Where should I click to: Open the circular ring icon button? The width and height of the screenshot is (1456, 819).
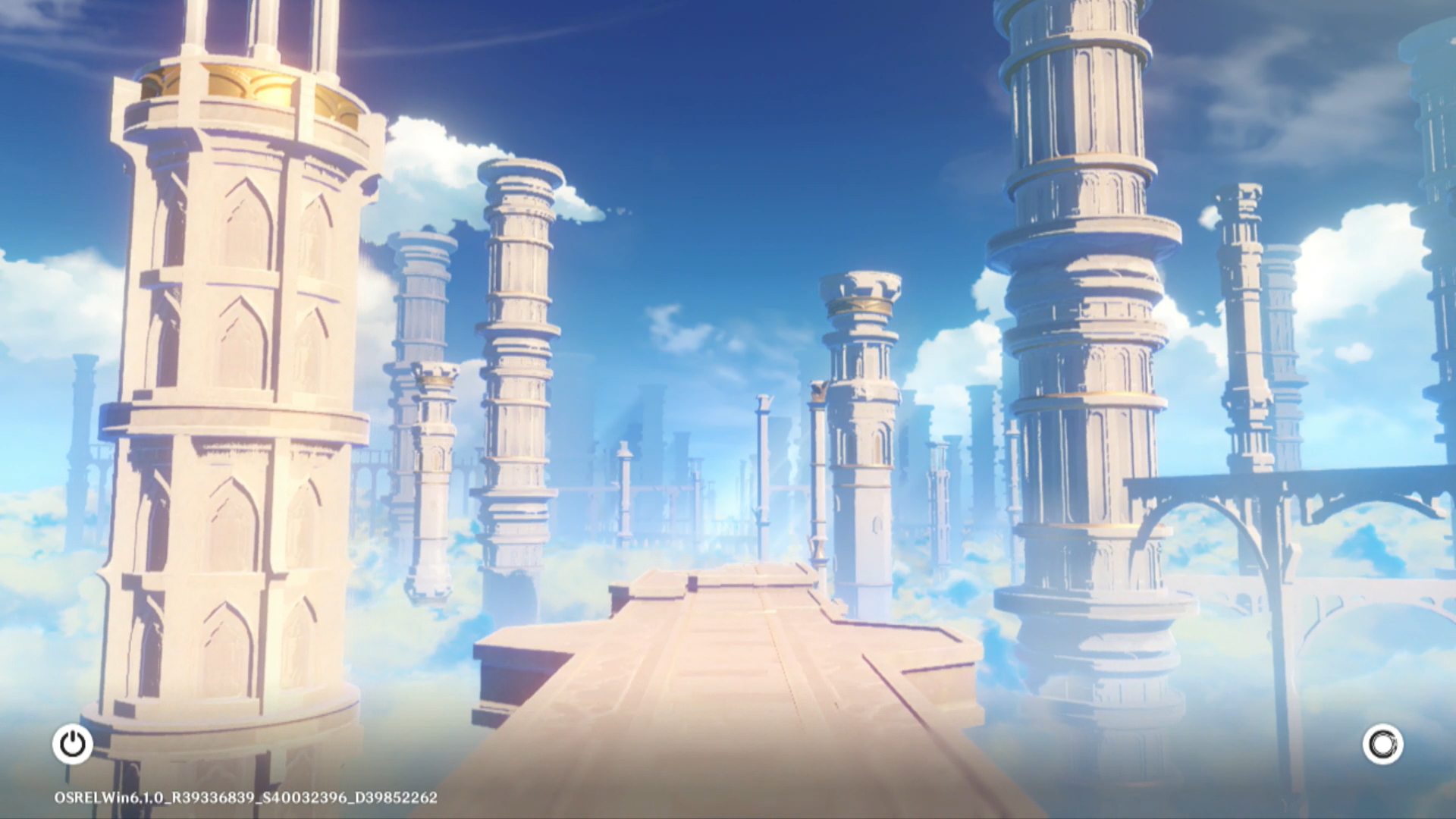[x=1382, y=744]
